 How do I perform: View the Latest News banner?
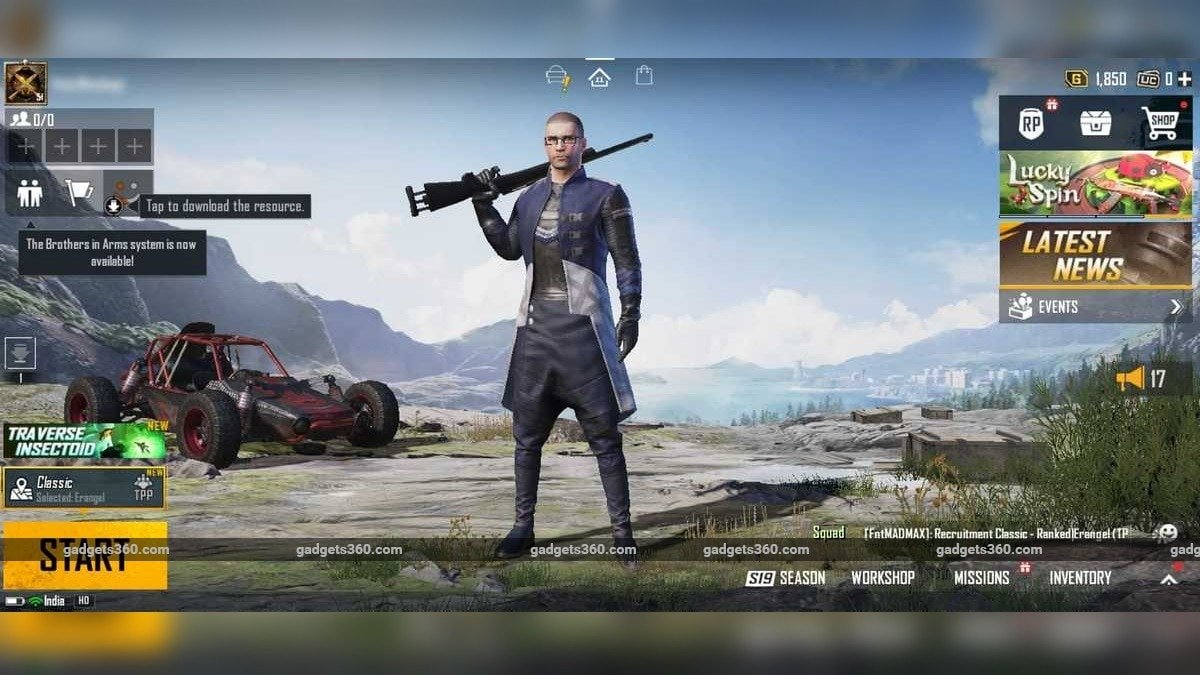1095,255
